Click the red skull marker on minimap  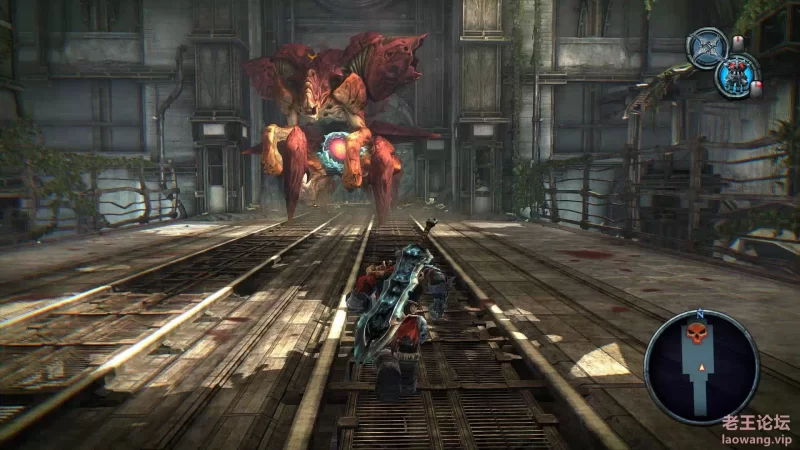click(700, 333)
